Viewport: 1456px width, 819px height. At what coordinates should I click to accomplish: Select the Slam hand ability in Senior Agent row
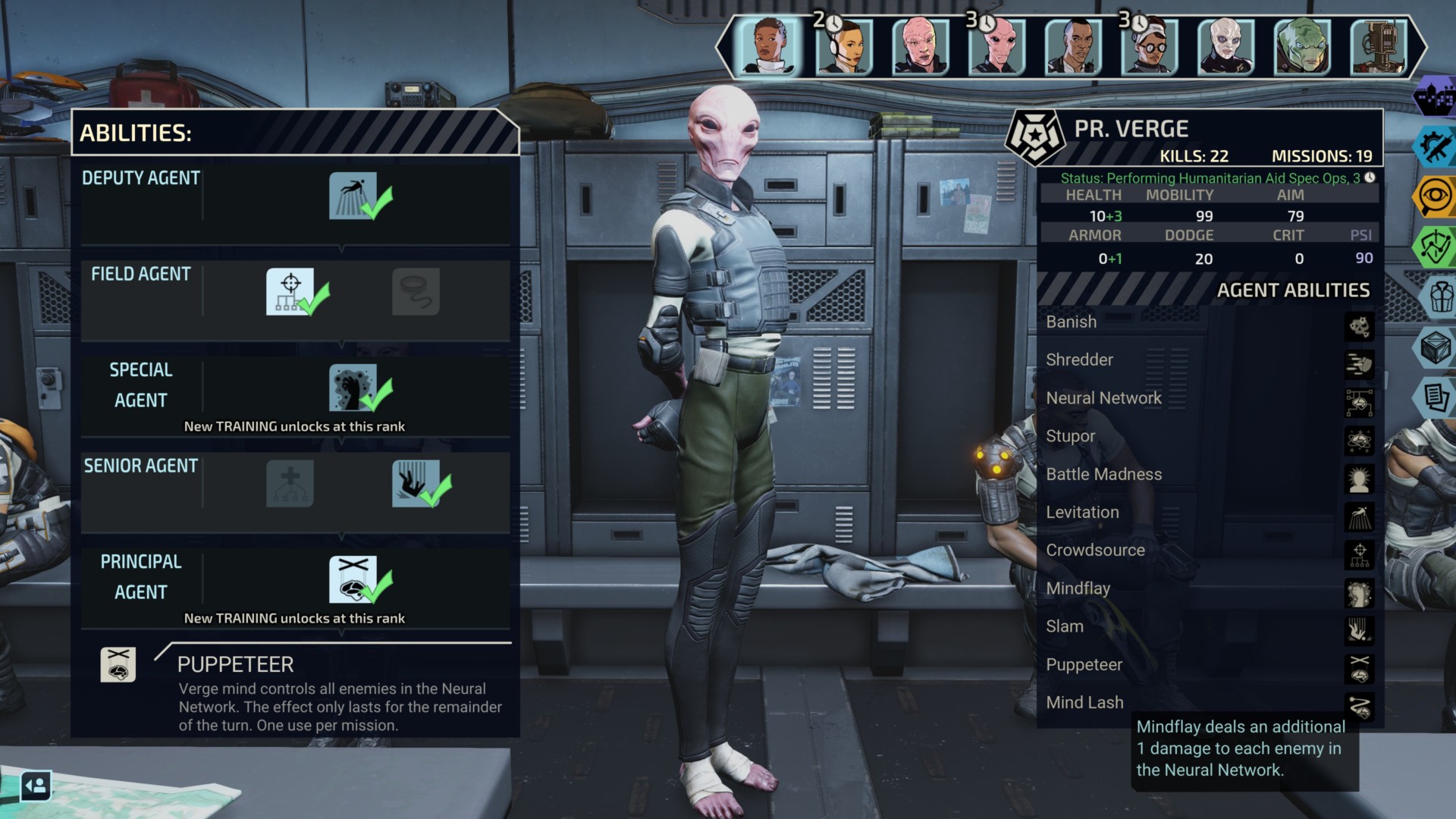tap(416, 484)
